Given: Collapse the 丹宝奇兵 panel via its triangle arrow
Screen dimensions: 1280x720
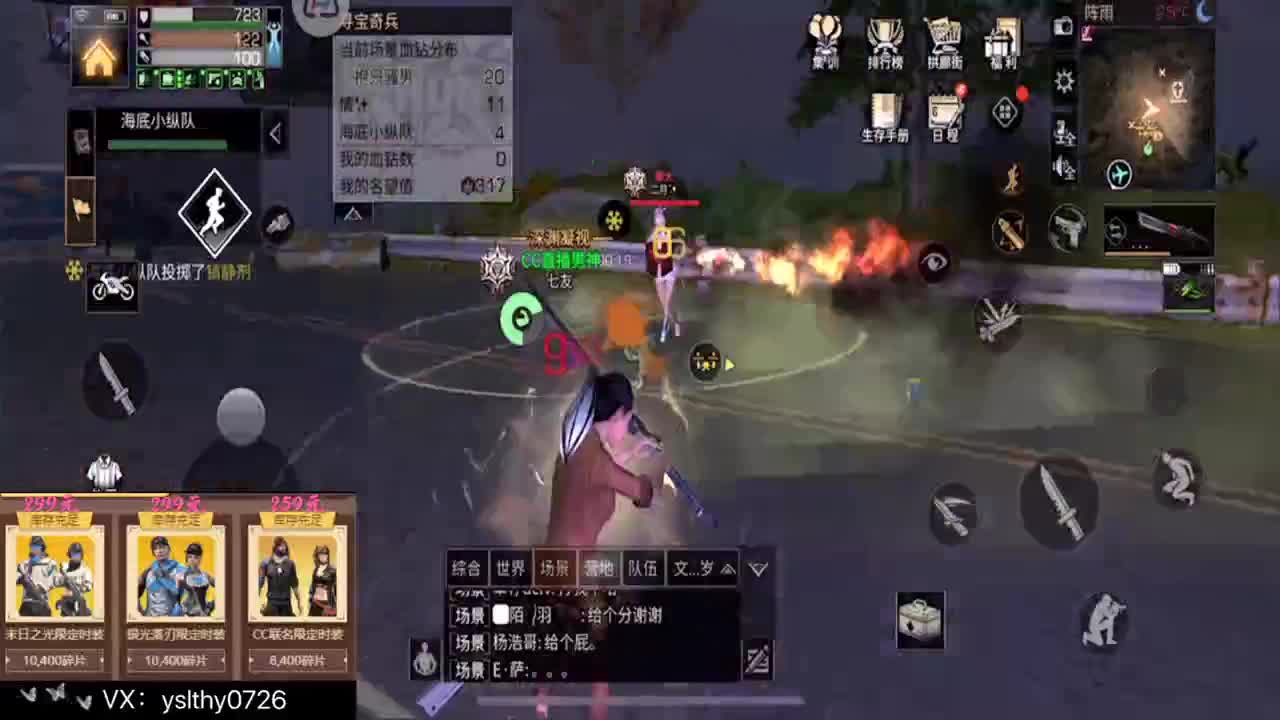Looking at the screenshot, I should (353, 213).
